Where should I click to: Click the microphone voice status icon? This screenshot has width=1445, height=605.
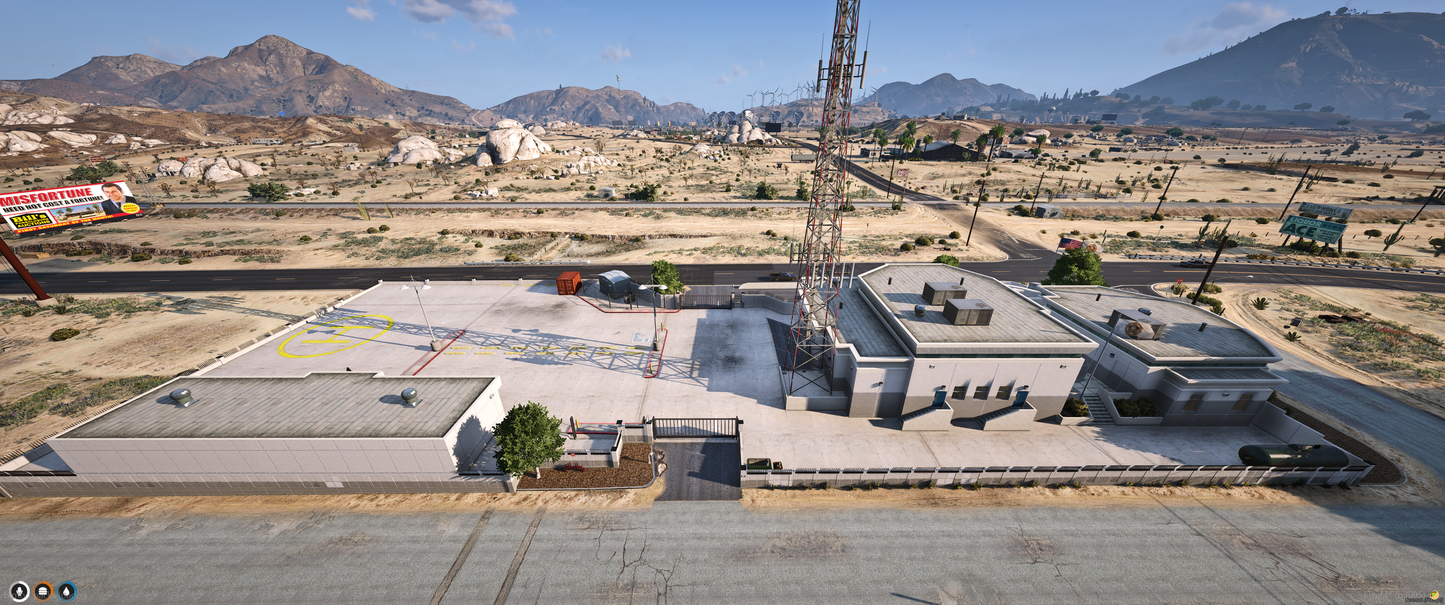tap(19, 591)
